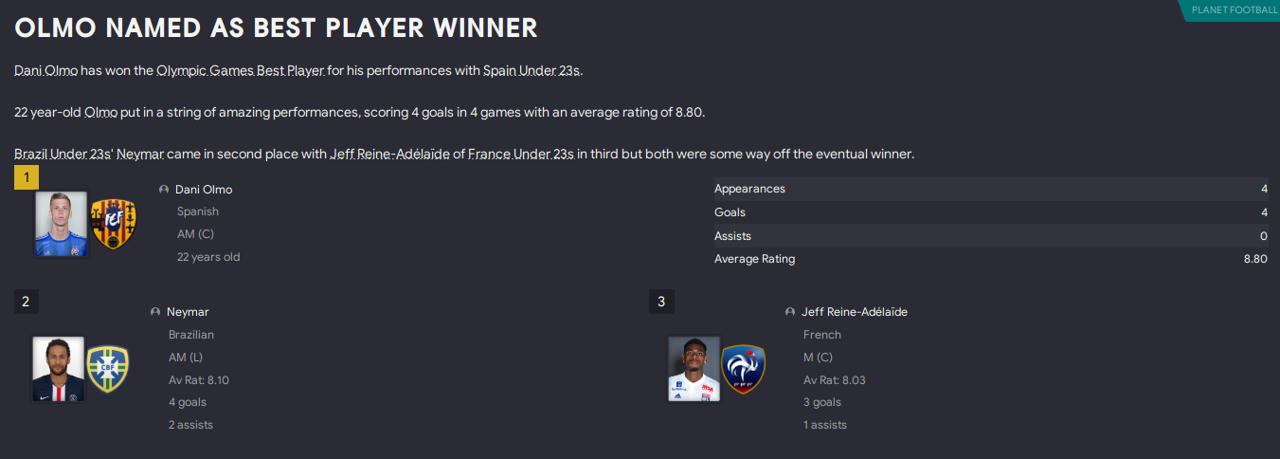Click the info icon beside Neymar's name
The width and height of the screenshot is (1280, 459).
pyautogui.click(x=156, y=312)
